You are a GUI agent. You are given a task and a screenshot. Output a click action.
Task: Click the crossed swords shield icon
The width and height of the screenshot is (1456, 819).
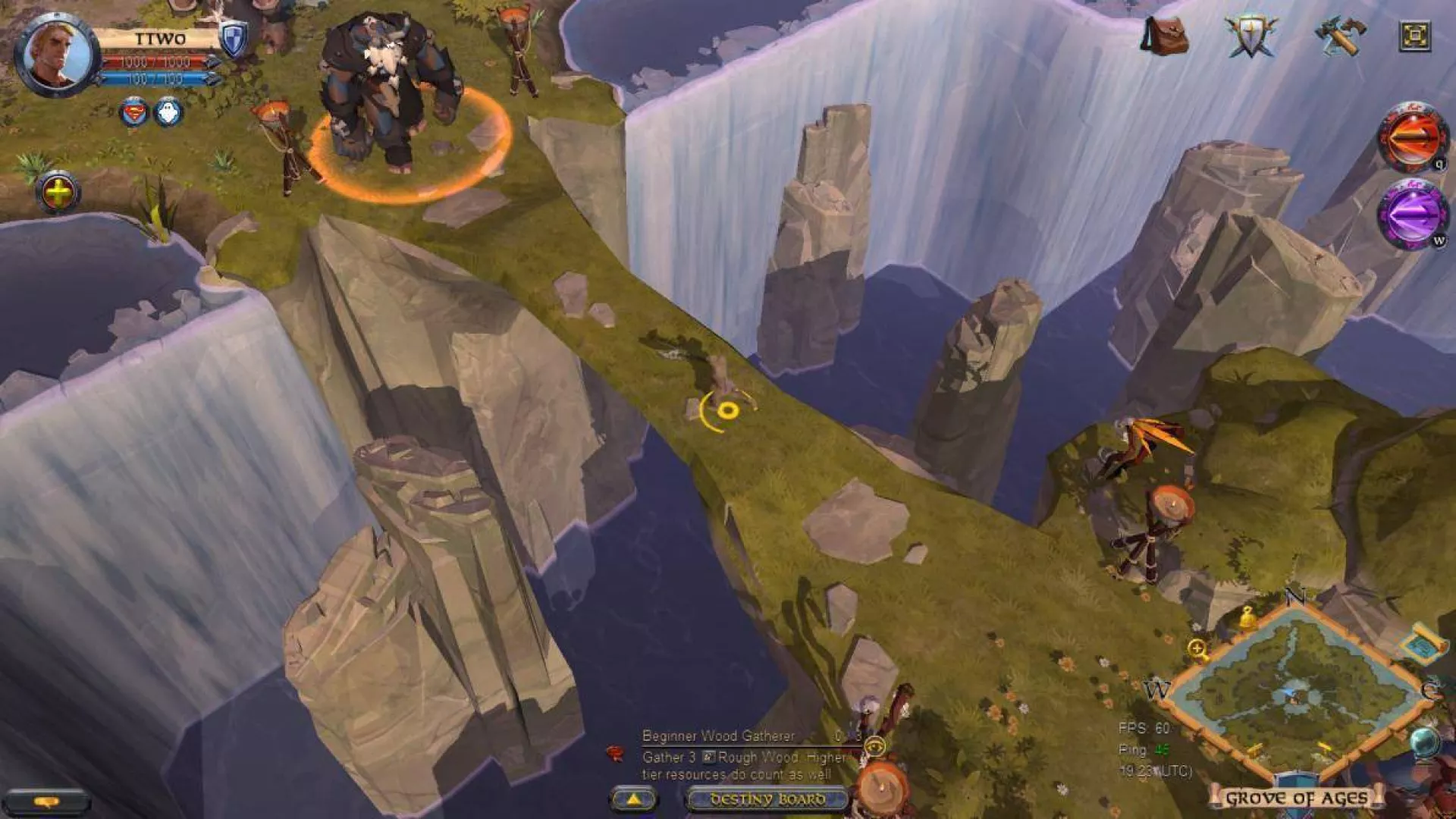[1250, 35]
